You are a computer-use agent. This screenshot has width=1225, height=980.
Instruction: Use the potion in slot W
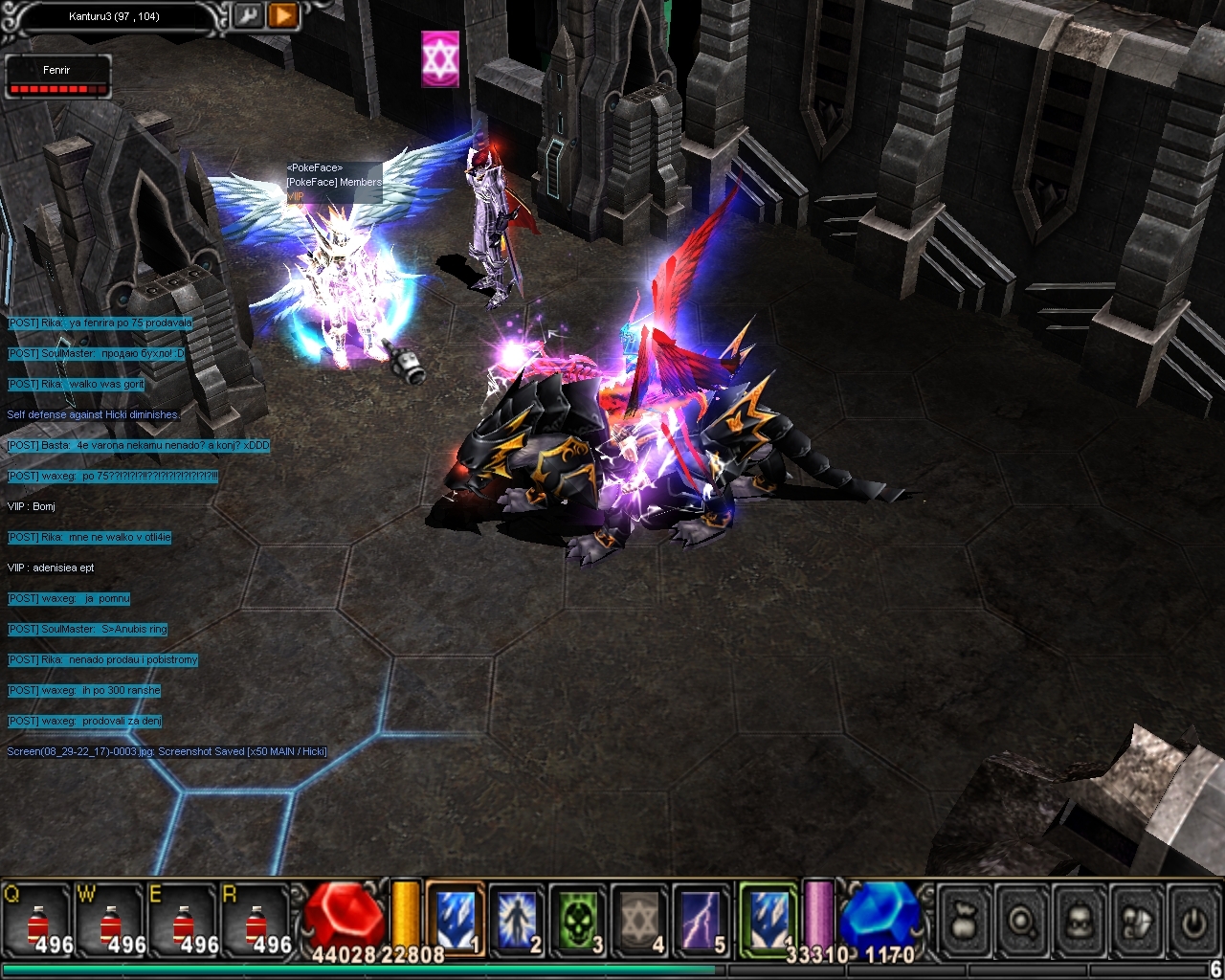coord(111,921)
